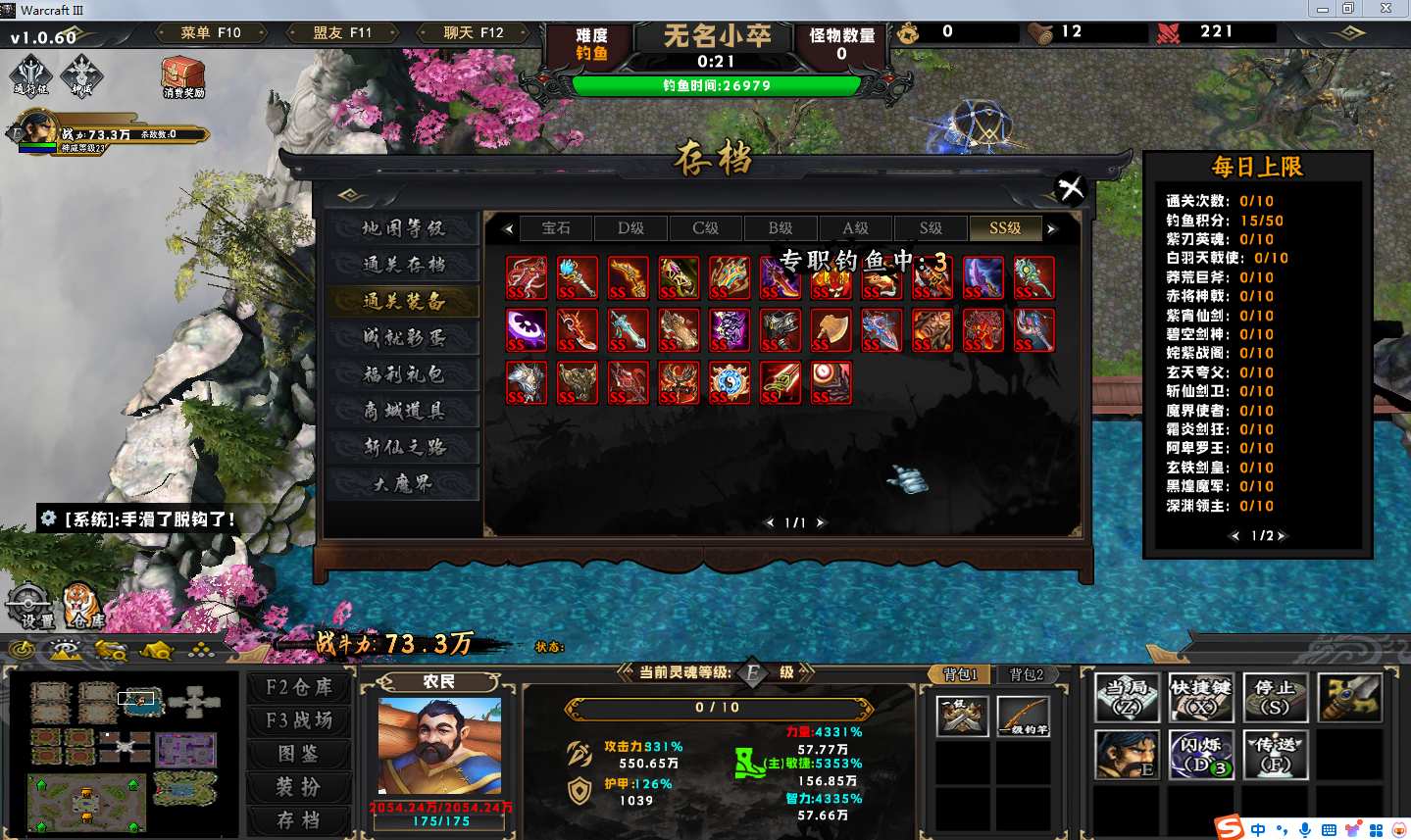Activate the 闪烁 blink ability
The image size is (1411, 840).
(x=1200, y=754)
